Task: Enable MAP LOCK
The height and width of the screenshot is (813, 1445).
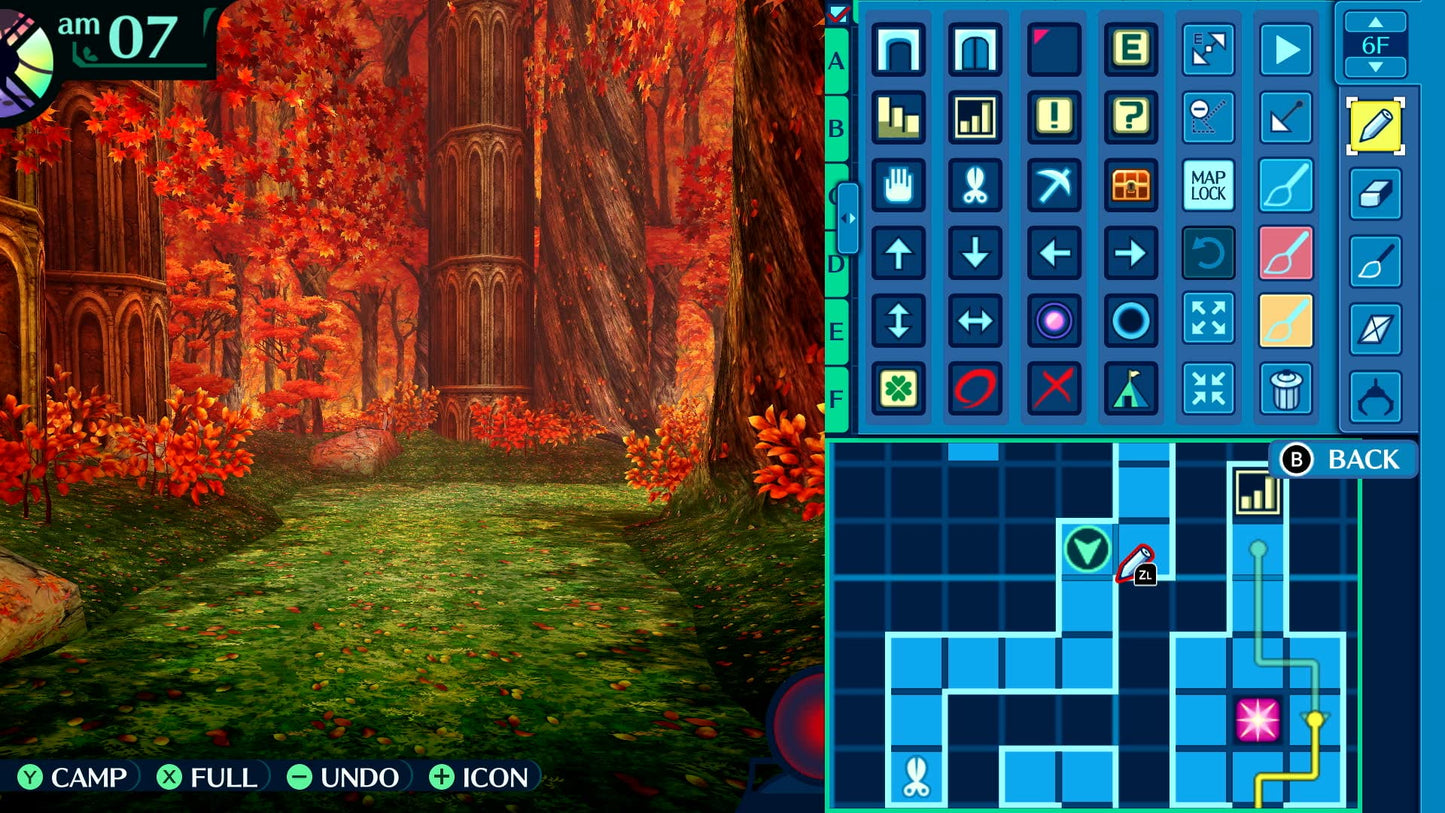Action: tap(1208, 185)
